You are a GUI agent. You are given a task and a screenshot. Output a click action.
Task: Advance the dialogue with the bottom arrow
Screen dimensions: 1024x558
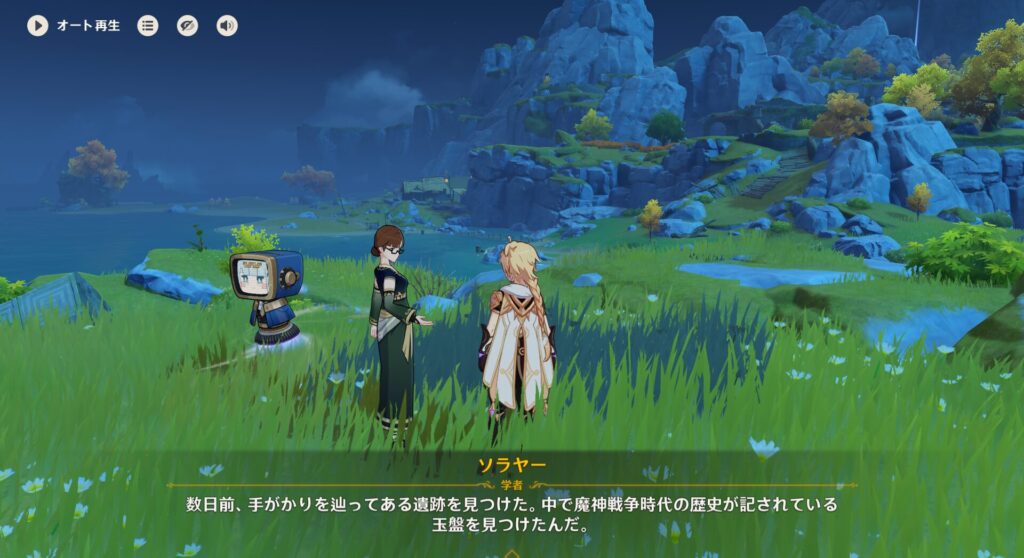512,552
